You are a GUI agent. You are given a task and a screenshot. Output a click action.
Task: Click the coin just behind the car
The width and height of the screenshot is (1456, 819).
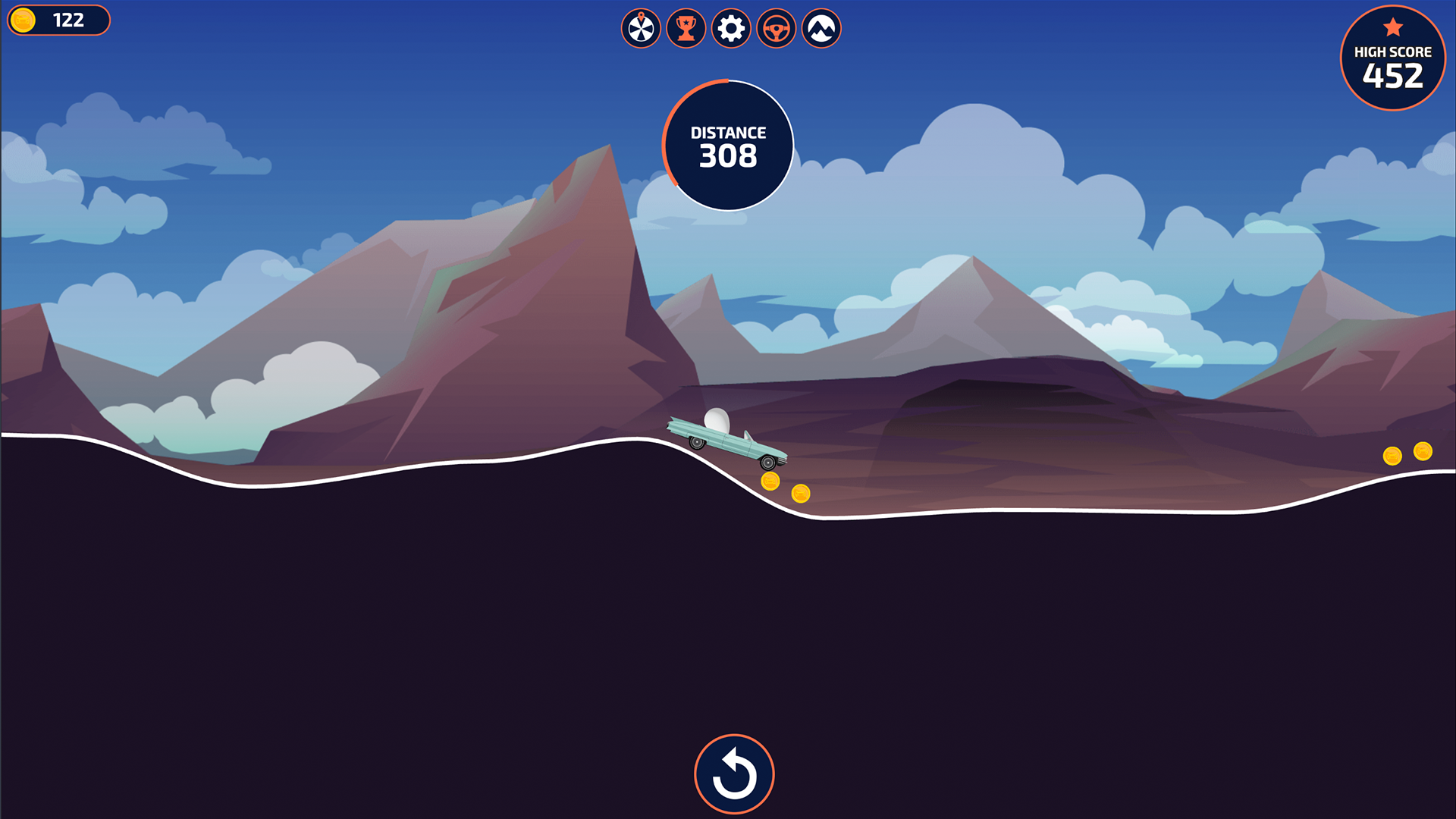pyautogui.click(x=770, y=479)
